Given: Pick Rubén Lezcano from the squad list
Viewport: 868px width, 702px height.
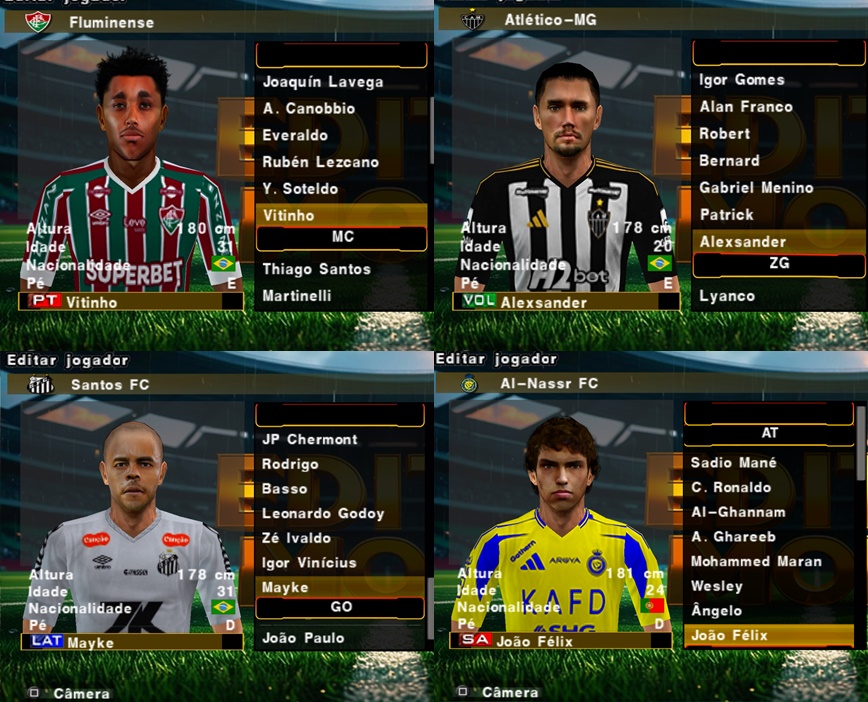Looking at the screenshot, I should [x=320, y=162].
